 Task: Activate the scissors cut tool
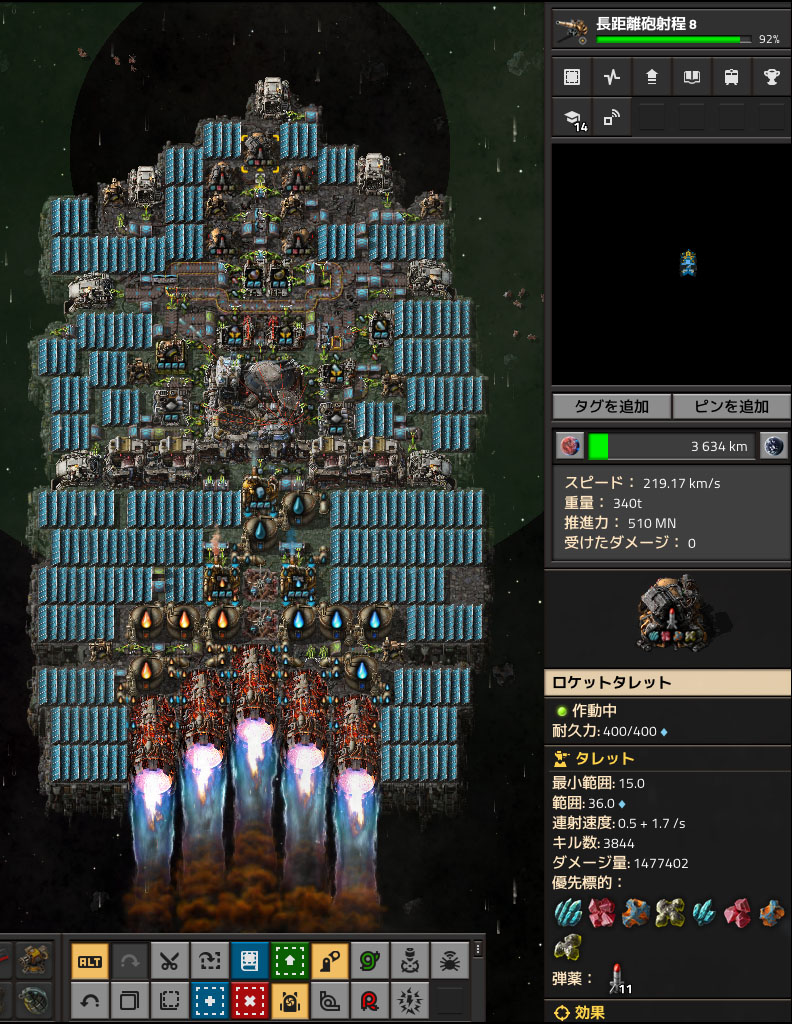coord(170,961)
